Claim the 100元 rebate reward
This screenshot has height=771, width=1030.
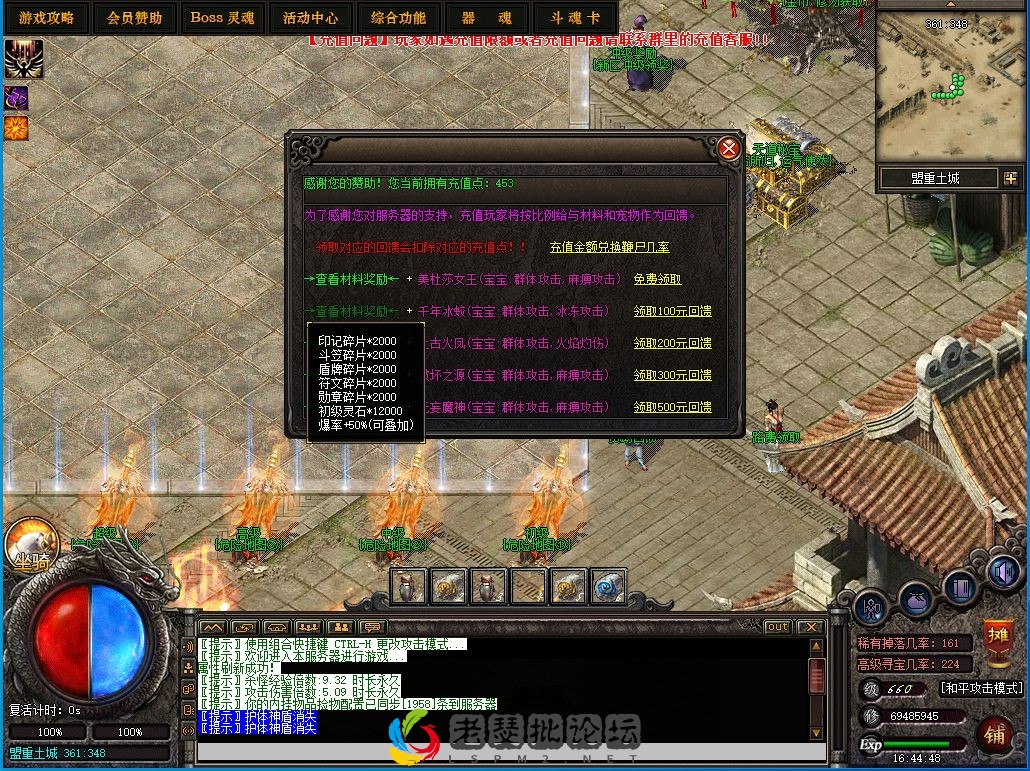tap(673, 311)
